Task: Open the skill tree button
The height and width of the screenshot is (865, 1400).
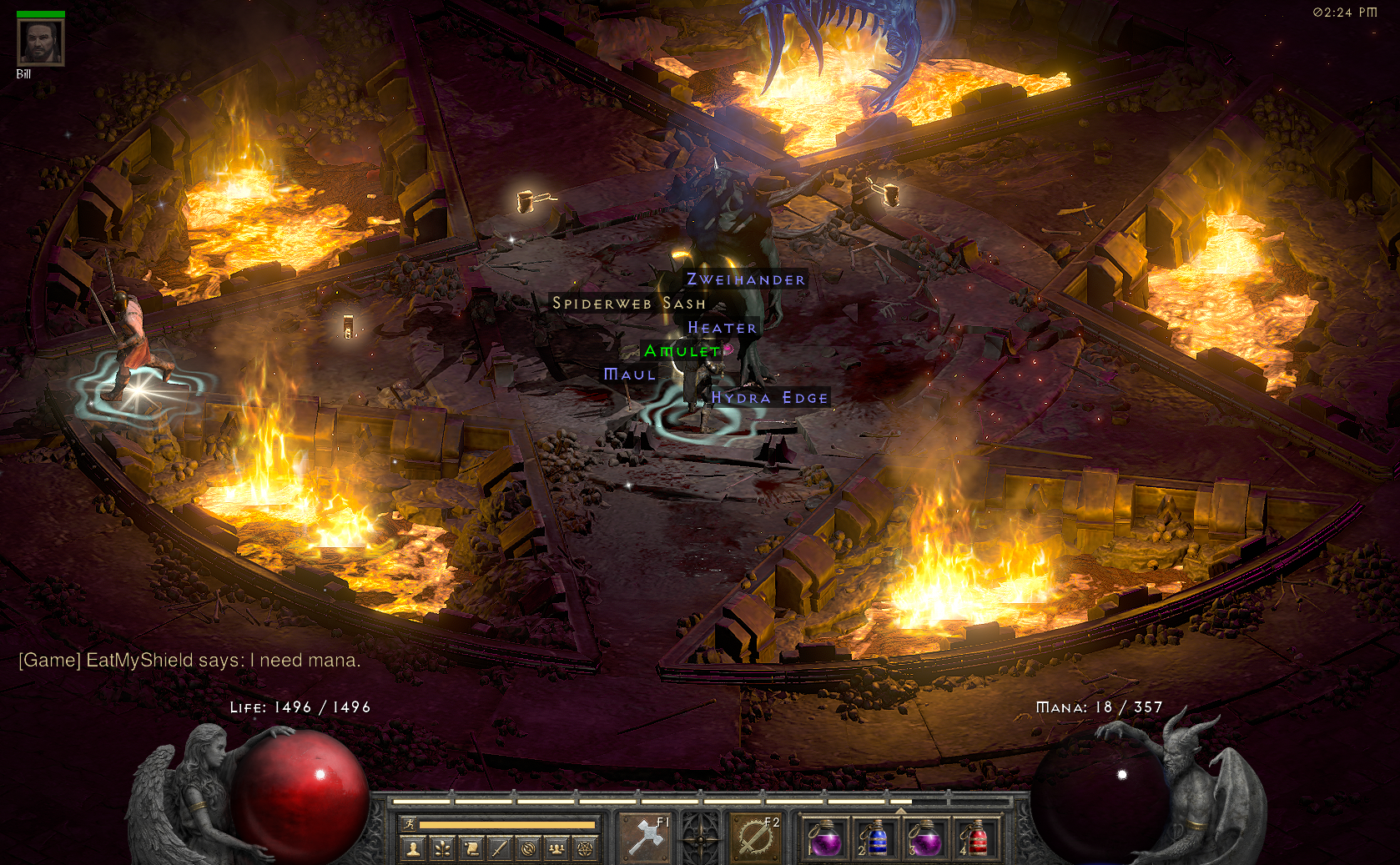Action: [441, 849]
